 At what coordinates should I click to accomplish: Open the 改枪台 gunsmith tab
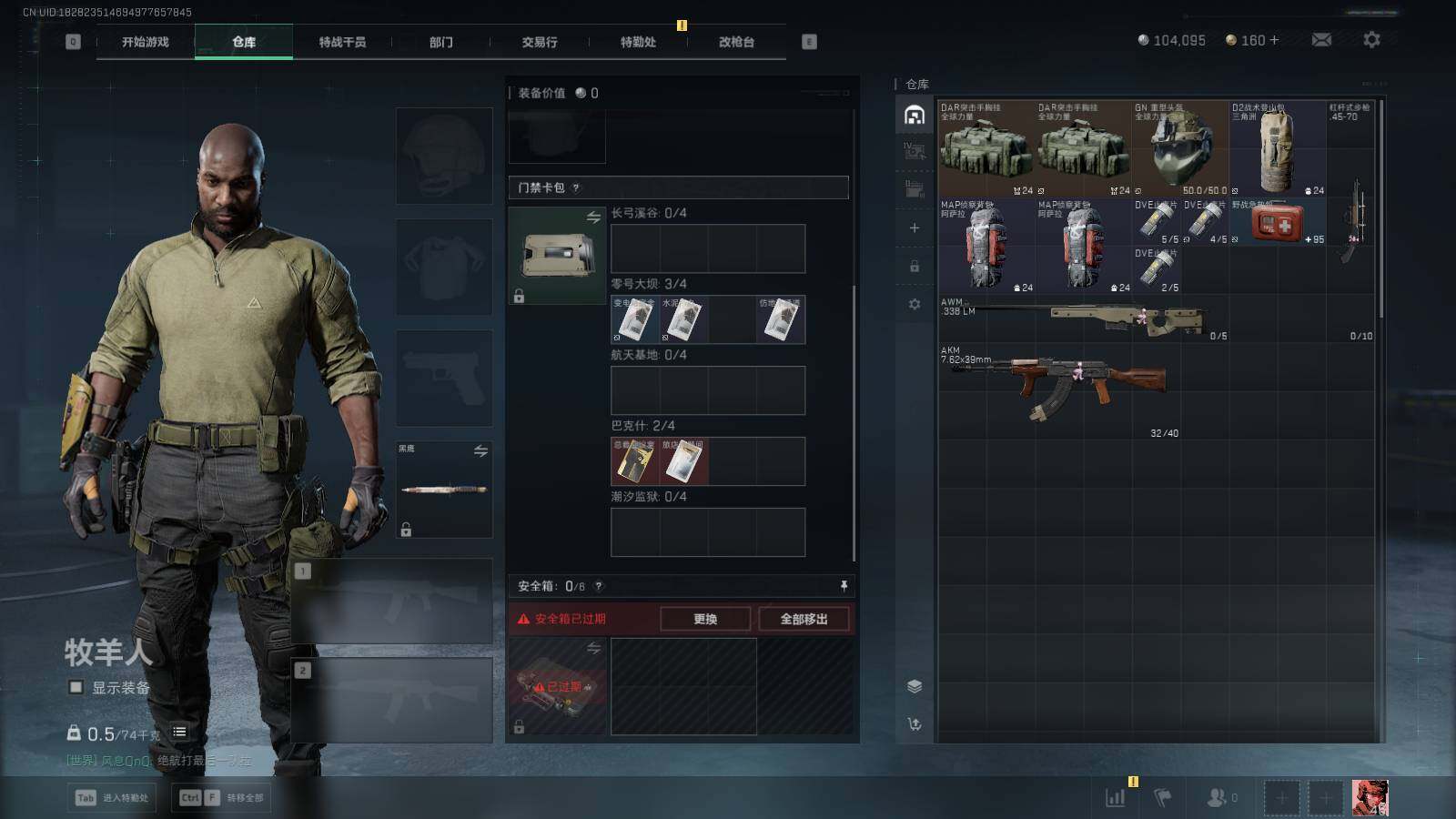(x=736, y=42)
